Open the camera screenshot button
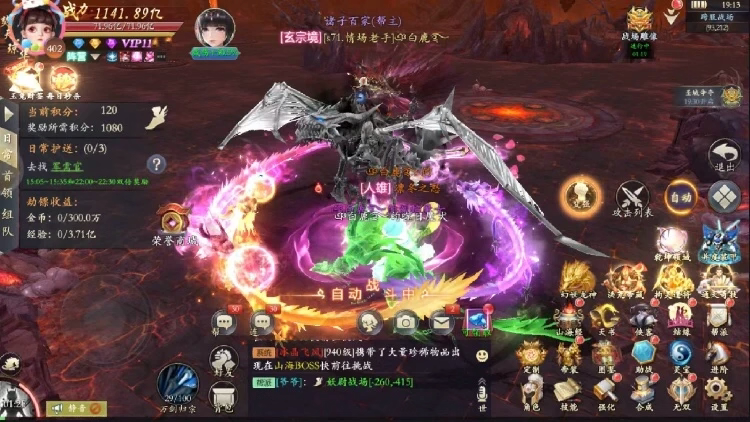This screenshot has height=422, width=750. [405, 321]
